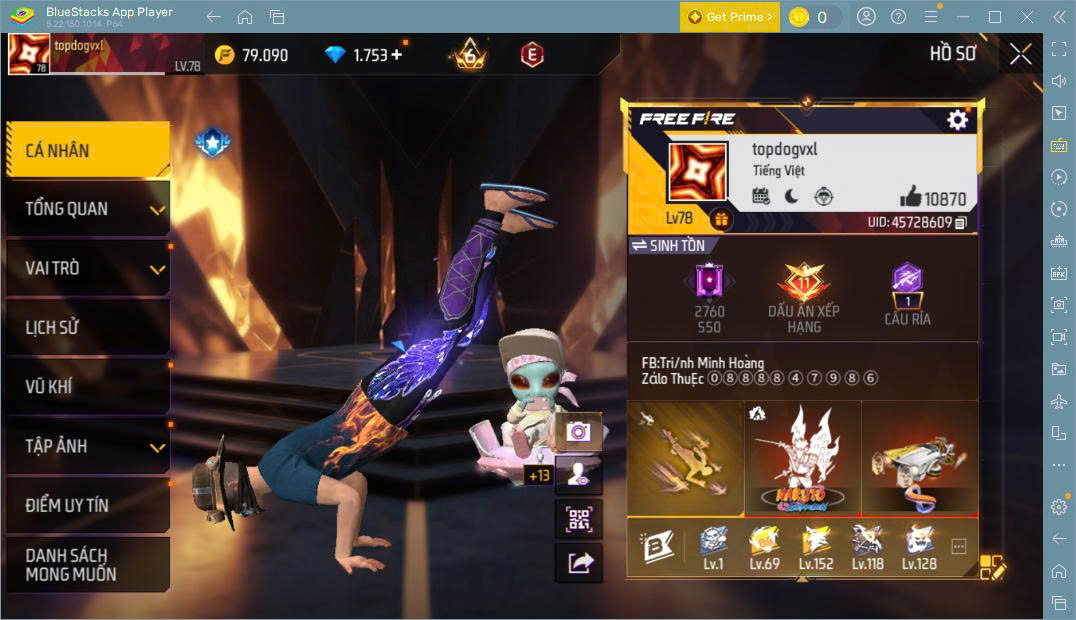Screen dimensions: 1076x620
Task: Open DANH SÁCH MONG MUỐN wishlist
Action: [x=87, y=564]
